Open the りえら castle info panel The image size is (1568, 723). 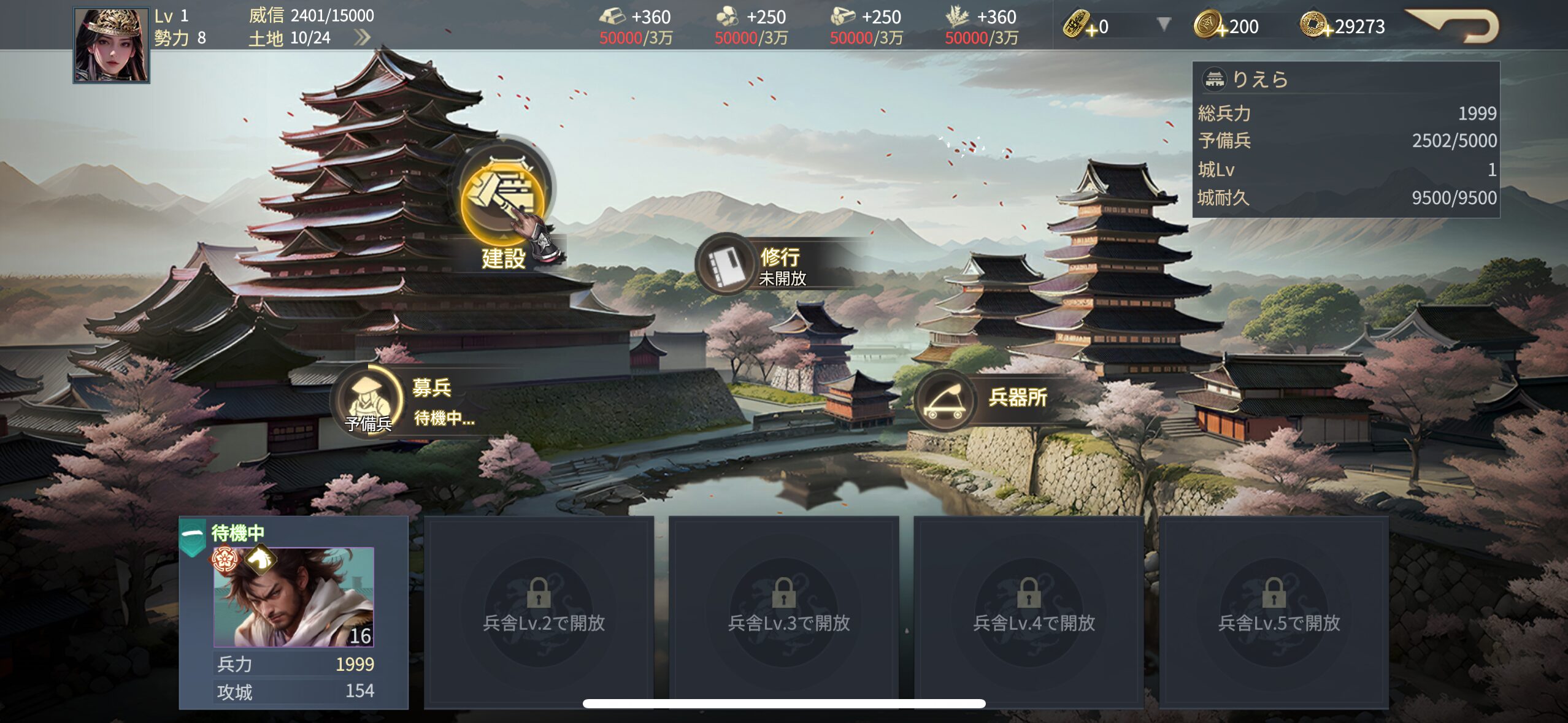pos(1346,78)
